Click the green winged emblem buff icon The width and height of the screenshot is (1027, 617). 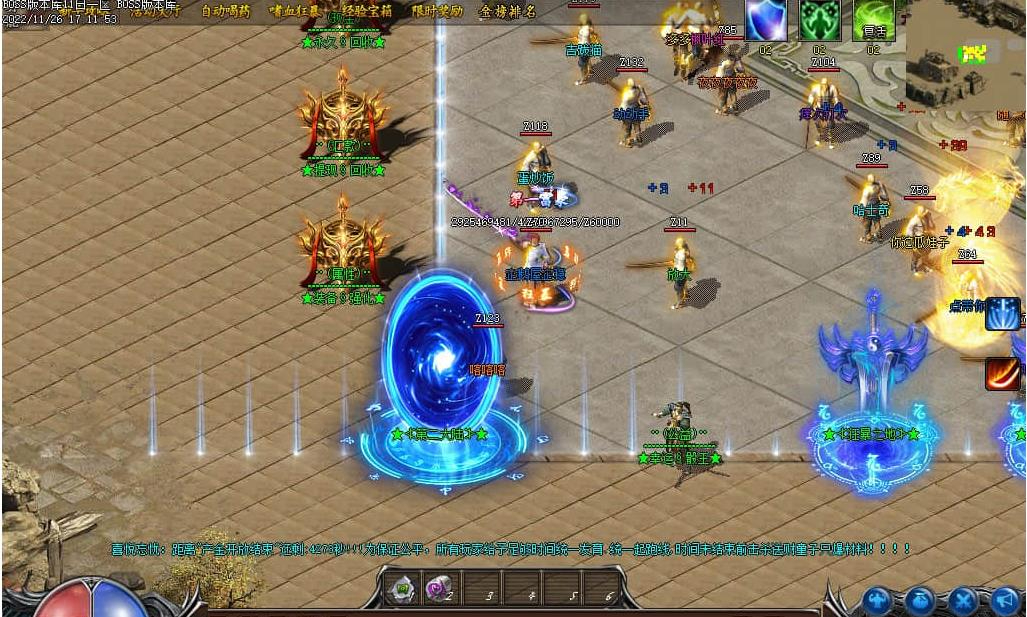(x=819, y=20)
